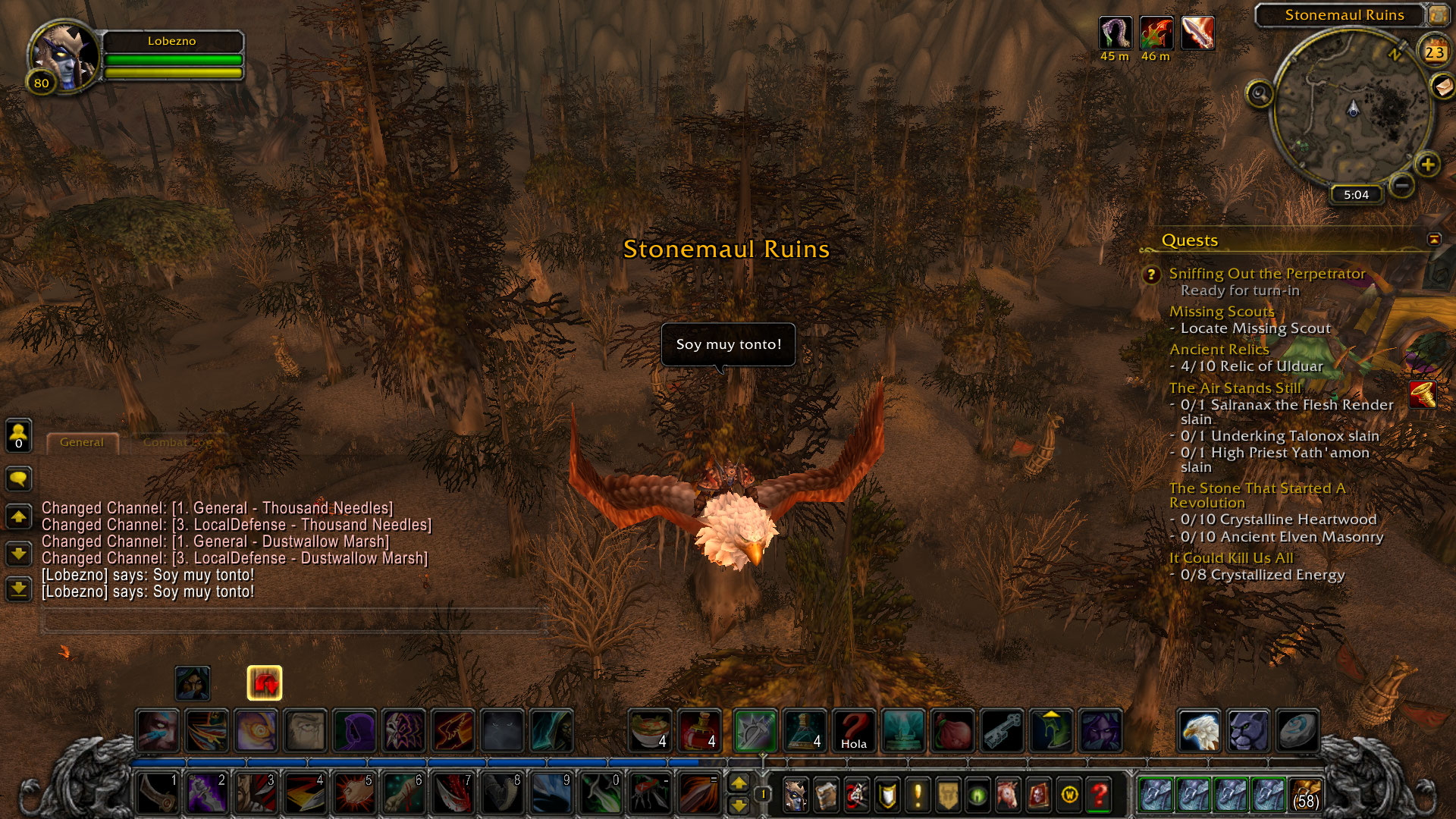Screen dimensions: 1456x819
Task: Open the calendar showing day 23
Action: coord(1434,52)
